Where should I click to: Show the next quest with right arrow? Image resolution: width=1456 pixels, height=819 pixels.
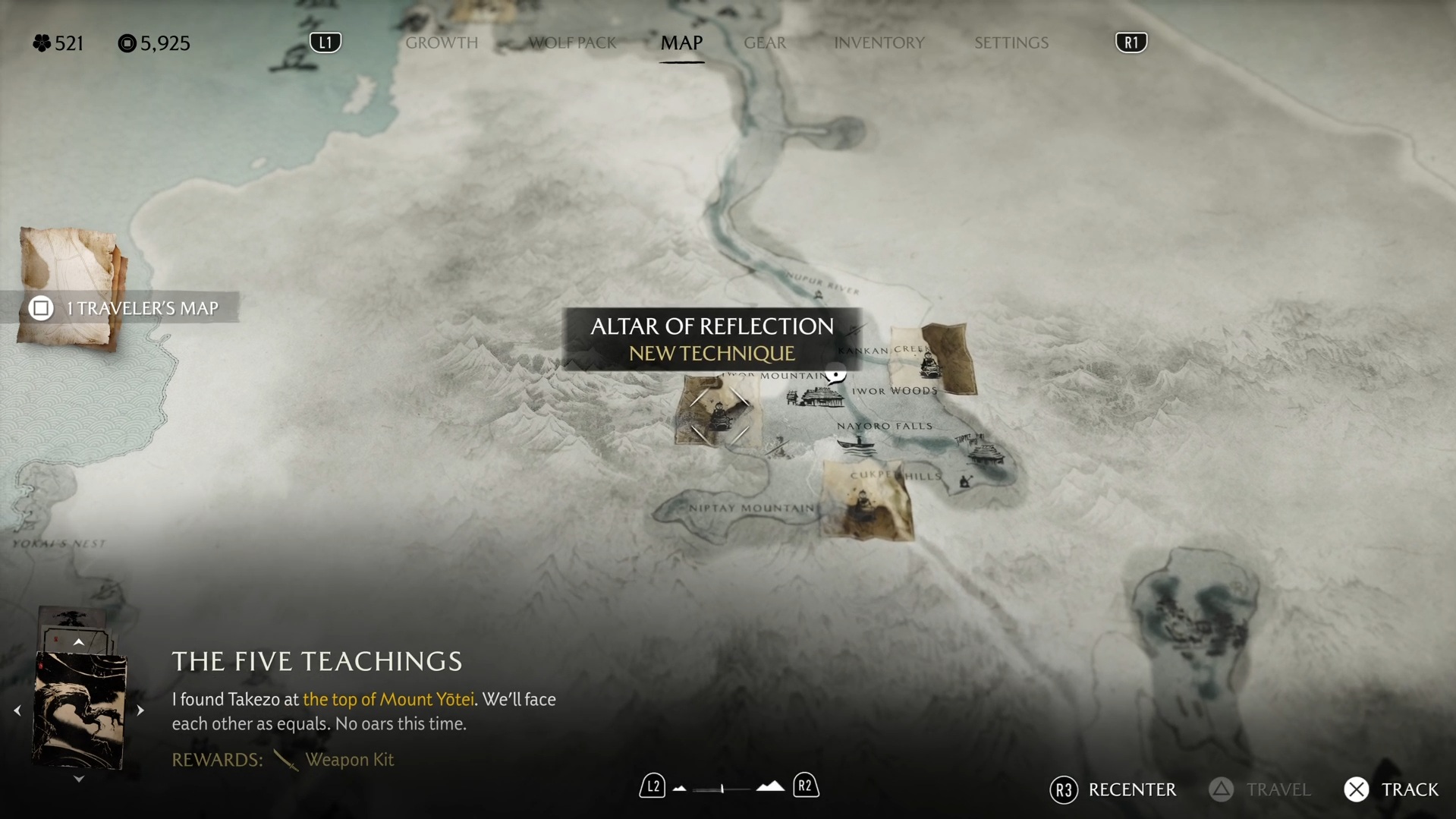click(x=140, y=711)
